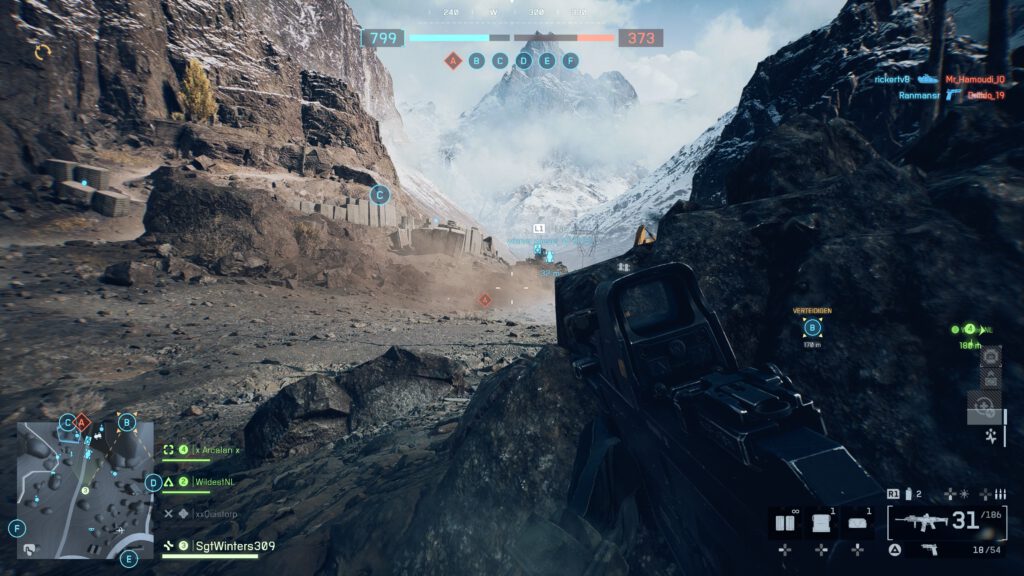The height and width of the screenshot is (576, 1024).
Task: Click the rickertv8 kill feed entry
Action: coord(893,78)
